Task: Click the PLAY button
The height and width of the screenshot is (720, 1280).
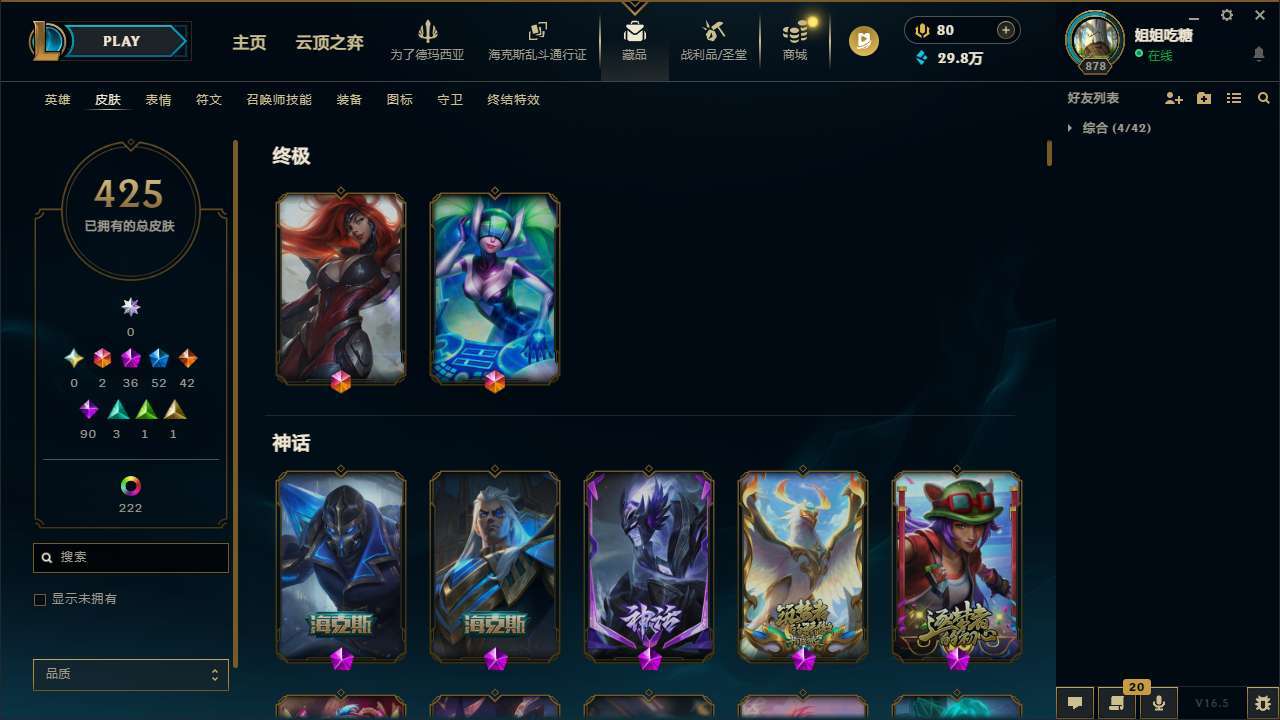Action: pyautogui.click(x=121, y=41)
